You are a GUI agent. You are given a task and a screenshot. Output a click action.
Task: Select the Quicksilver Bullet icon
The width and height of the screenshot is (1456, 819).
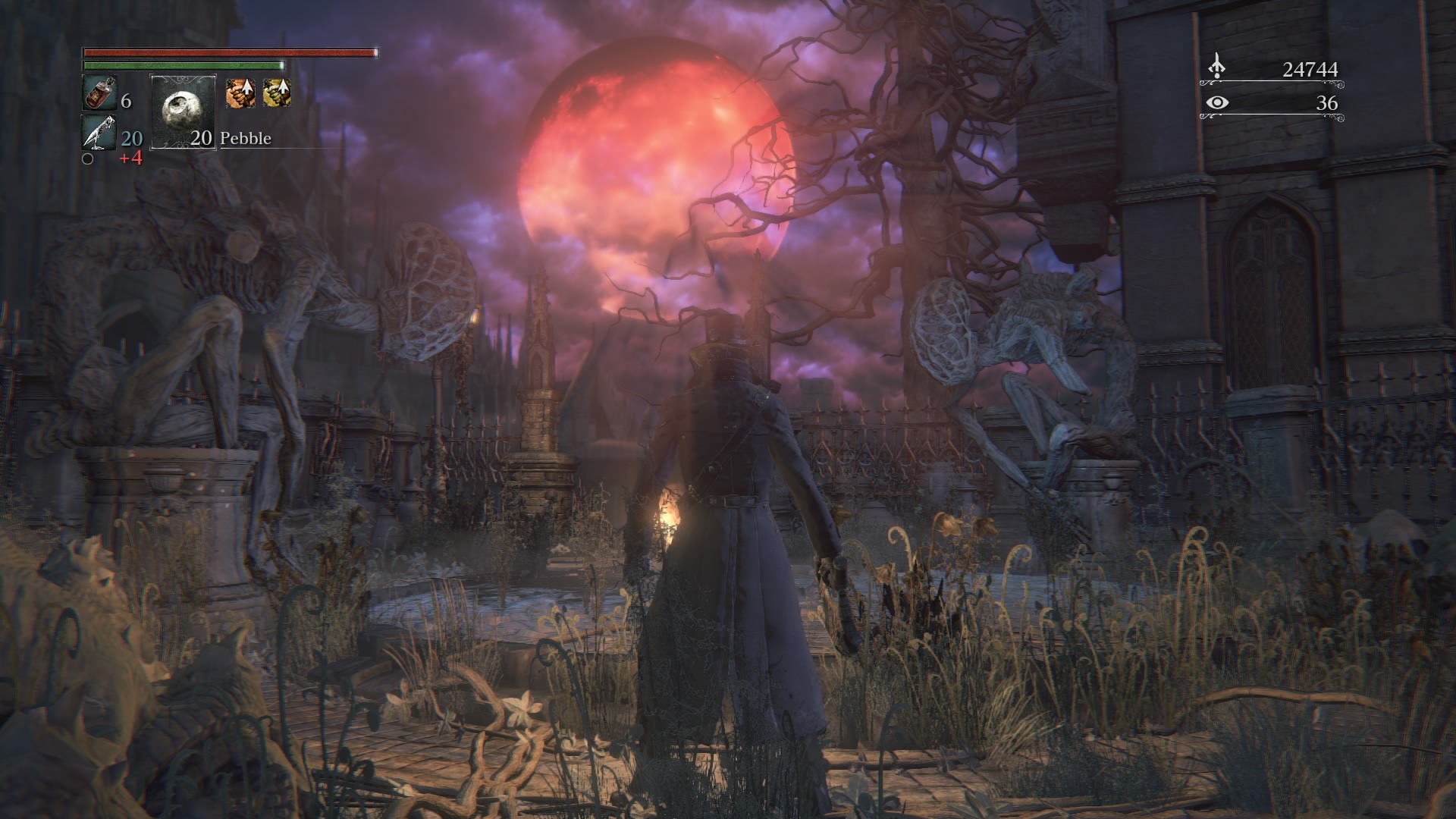(99, 132)
